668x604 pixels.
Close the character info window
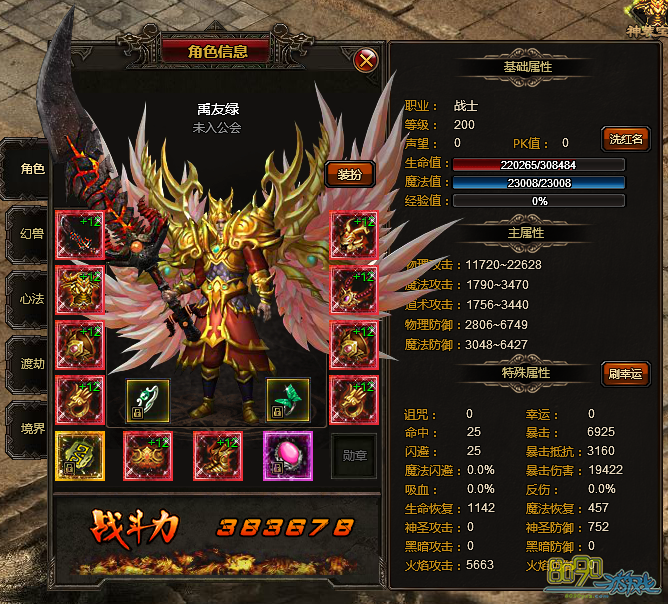coord(367,60)
